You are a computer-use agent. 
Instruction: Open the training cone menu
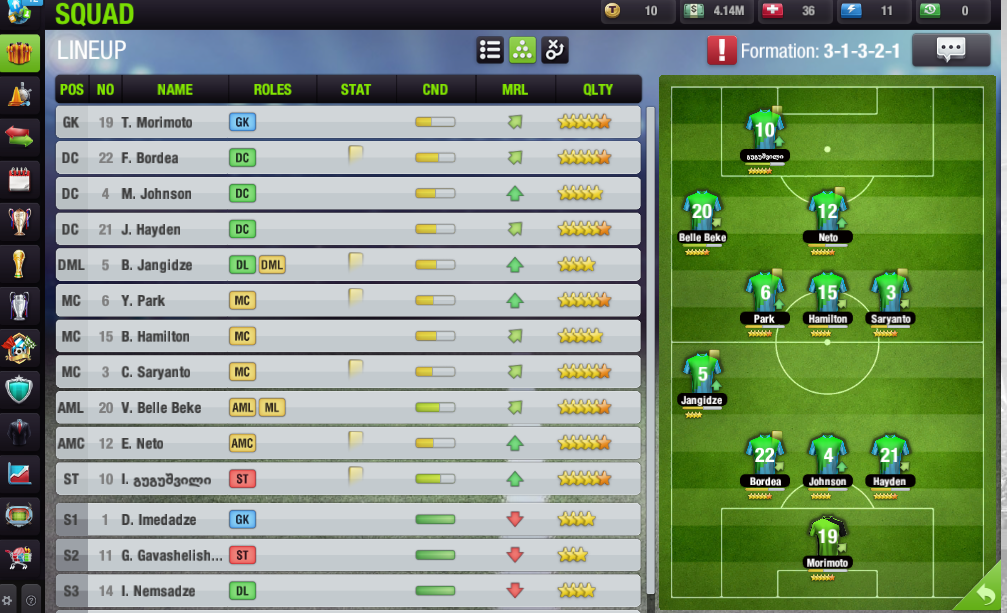tap(19, 95)
